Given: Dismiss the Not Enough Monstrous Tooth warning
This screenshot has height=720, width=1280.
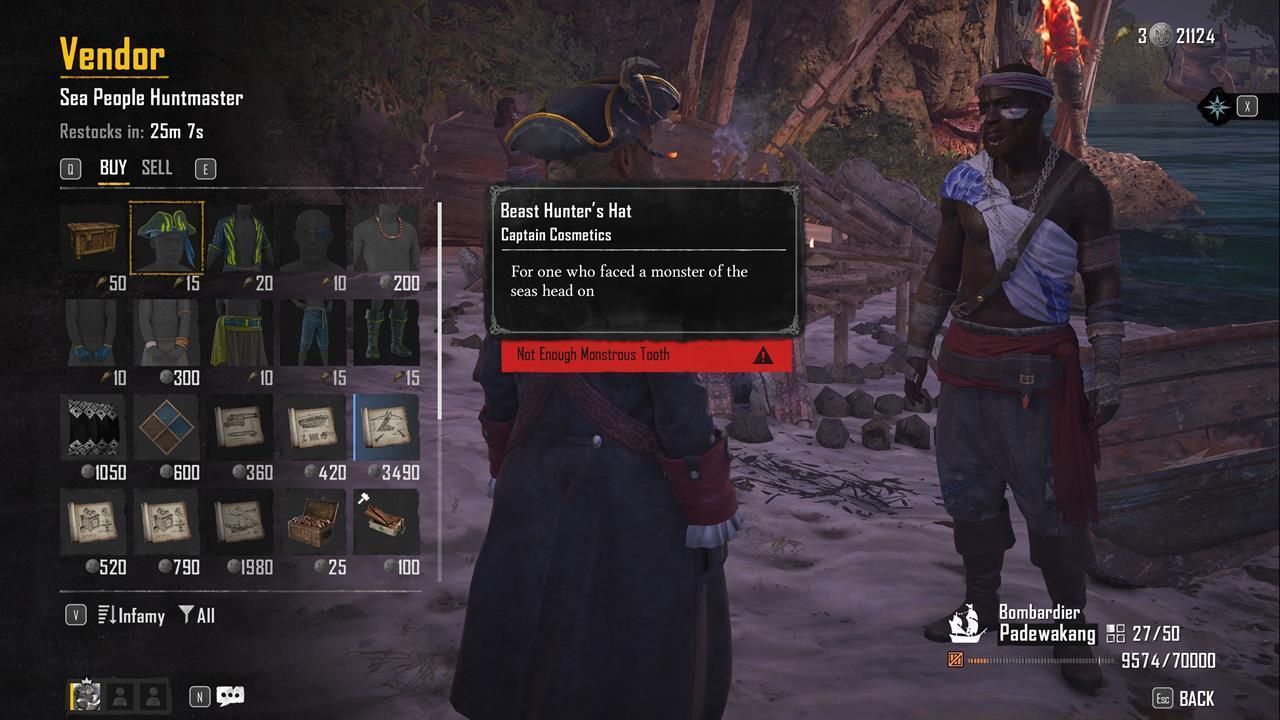Looking at the screenshot, I should pyautogui.click(x=643, y=355).
